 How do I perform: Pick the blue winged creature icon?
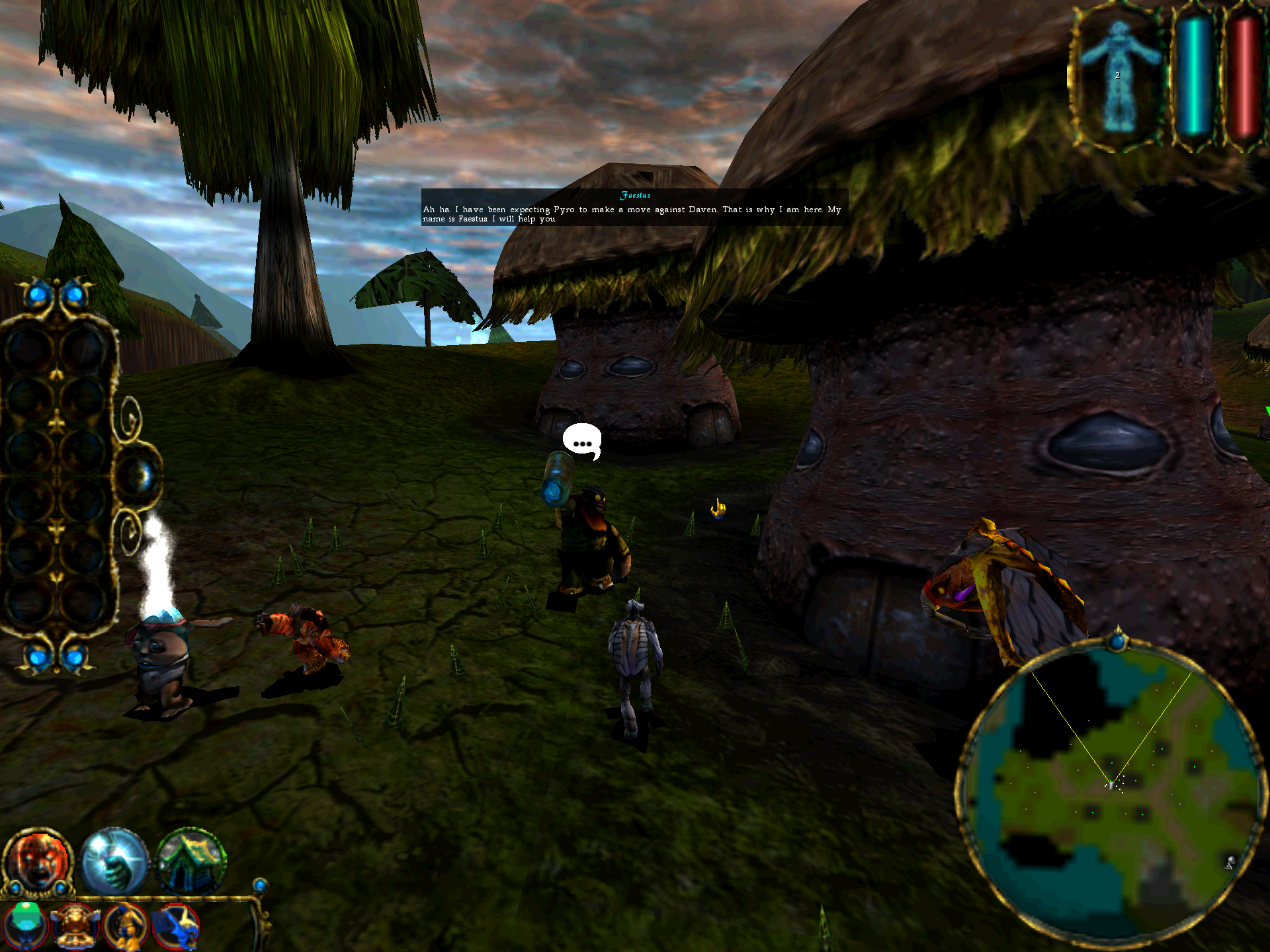click(x=176, y=926)
